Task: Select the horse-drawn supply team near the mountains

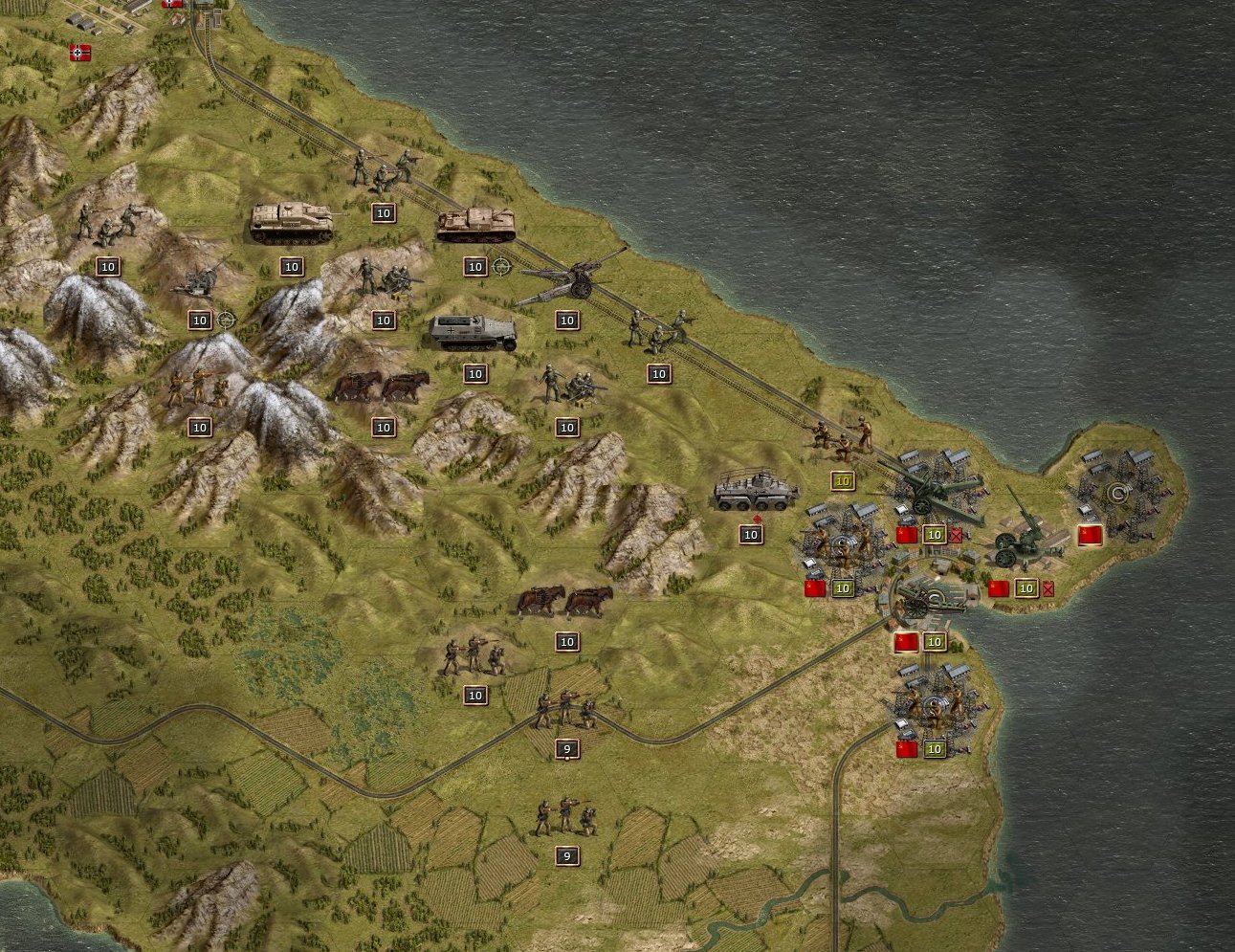Action: pos(383,383)
